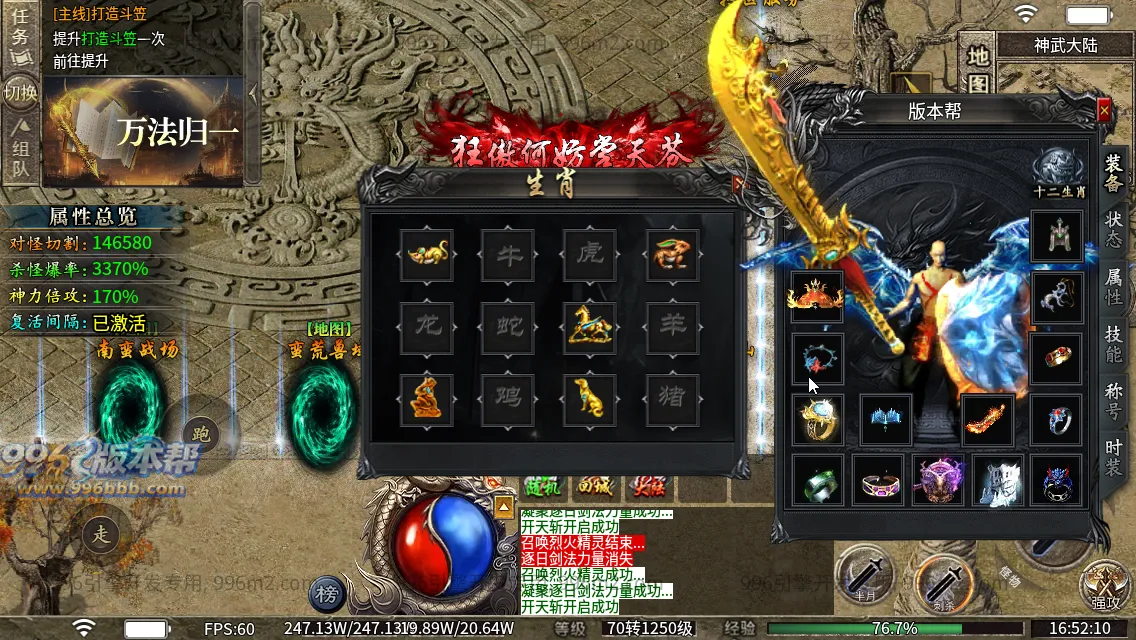Select the red ruby ring slot
The width and height of the screenshot is (1136, 640).
pos(1056,359)
